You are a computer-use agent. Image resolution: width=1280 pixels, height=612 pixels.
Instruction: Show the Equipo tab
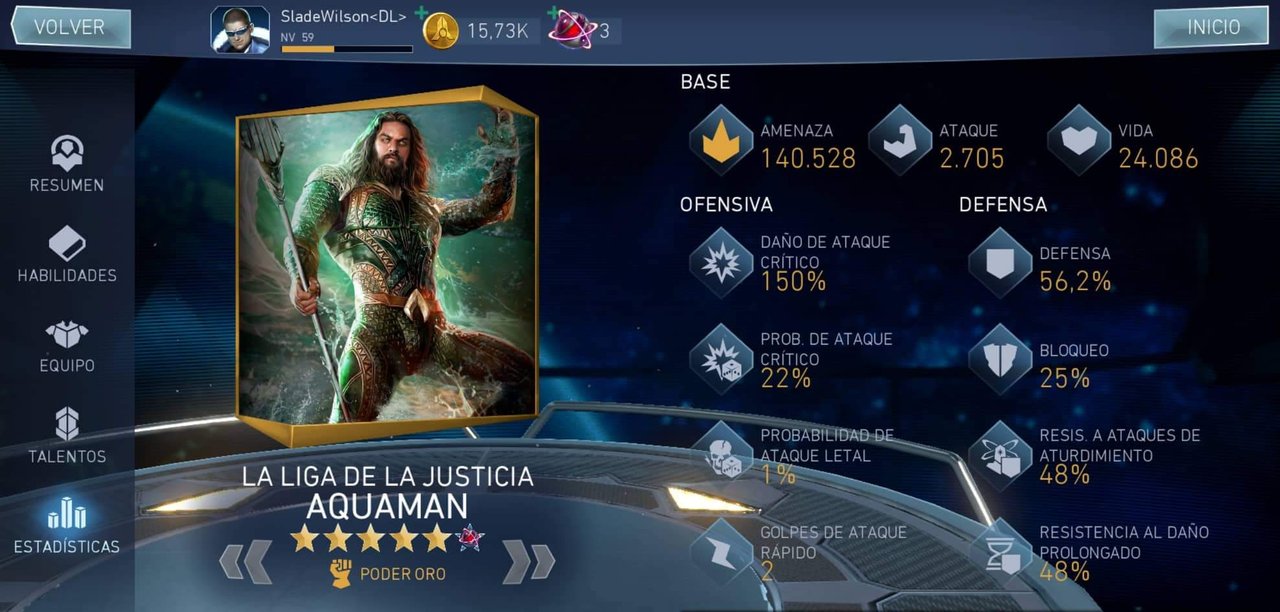point(67,346)
